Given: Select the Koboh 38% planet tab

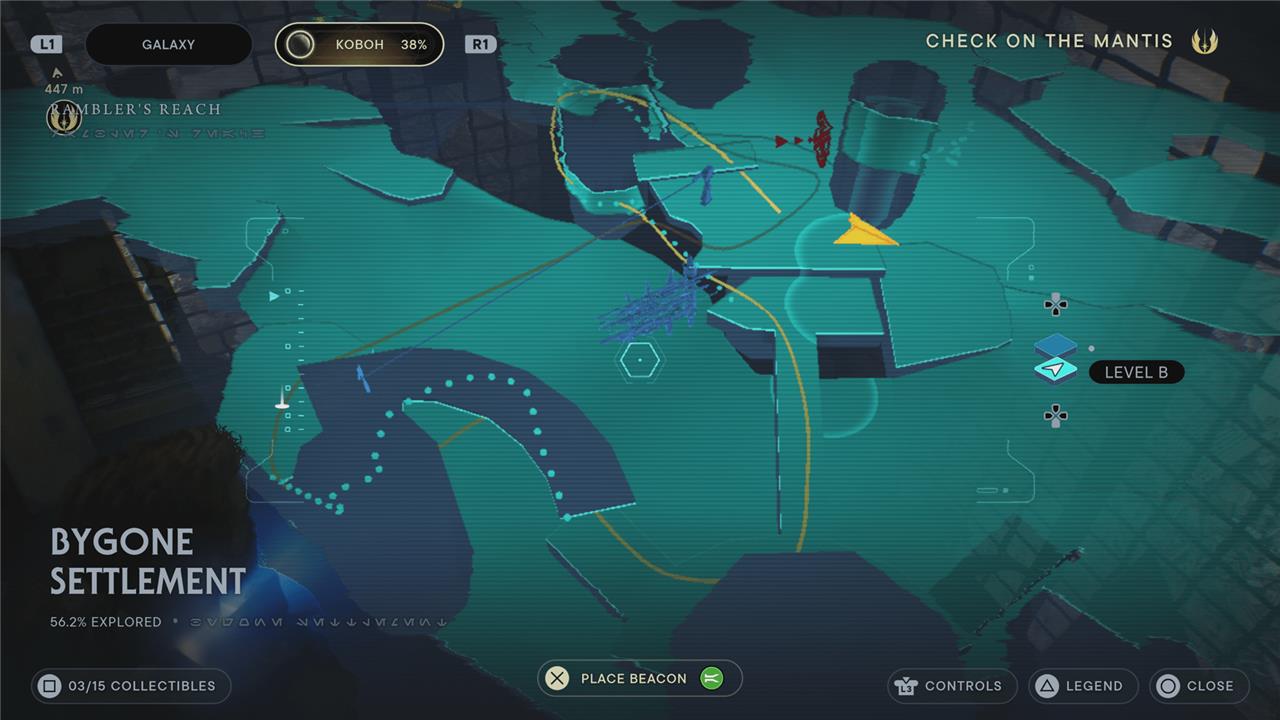Looking at the screenshot, I should click(x=360, y=45).
